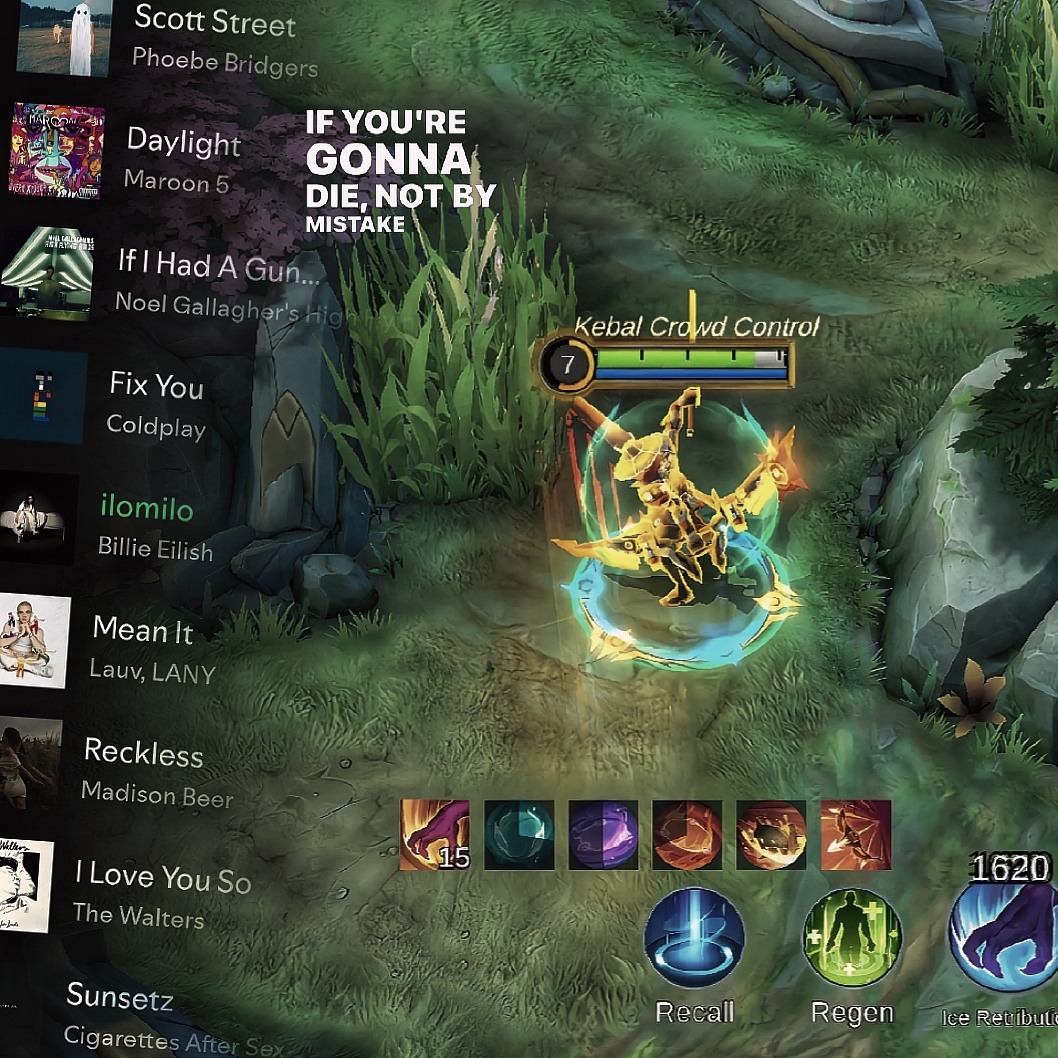This screenshot has width=1058, height=1058.
Task: Choose Fix You by Coldplay
Action: coord(156,404)
